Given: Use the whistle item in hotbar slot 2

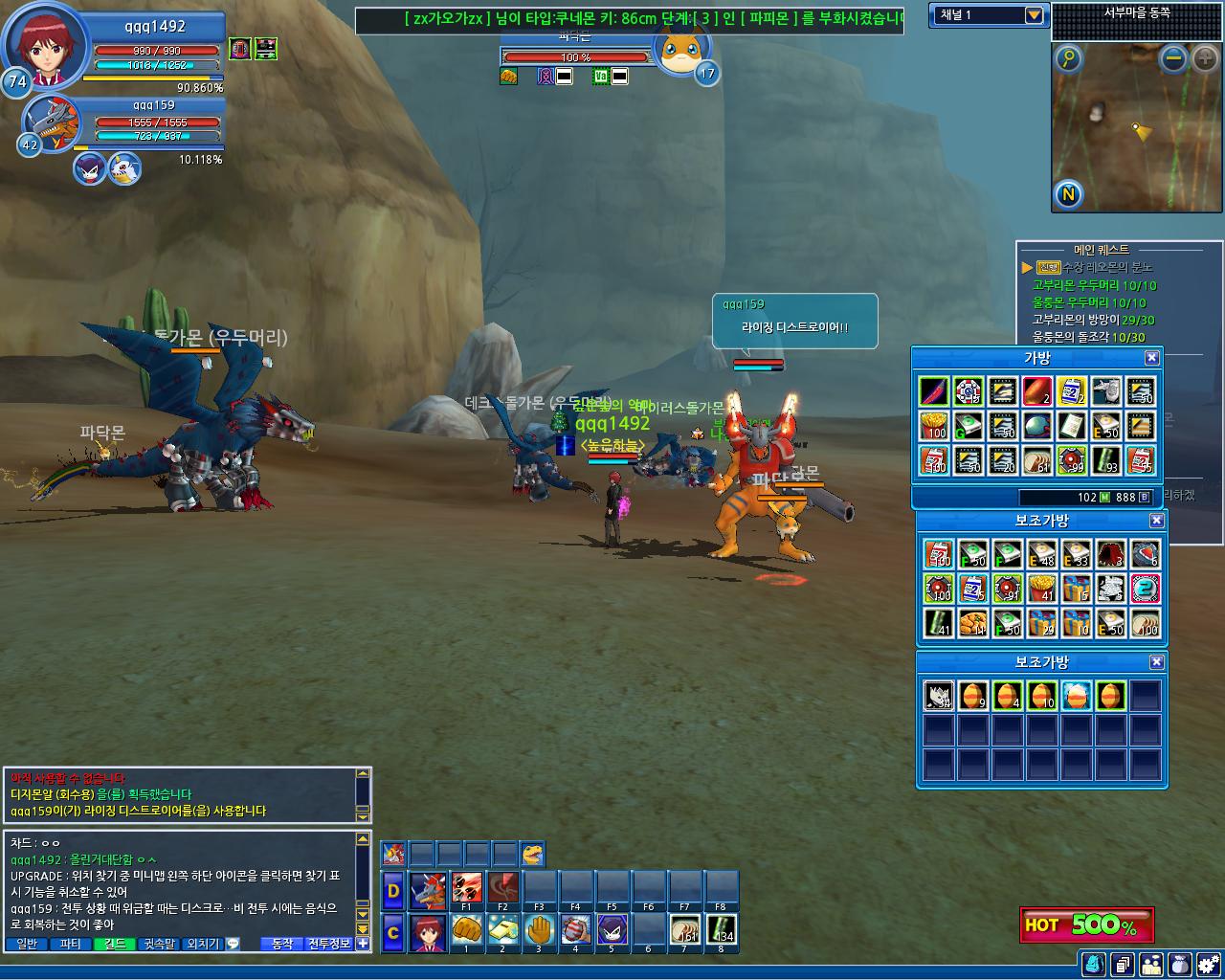Looking at the screenshot, I should 502,930.
